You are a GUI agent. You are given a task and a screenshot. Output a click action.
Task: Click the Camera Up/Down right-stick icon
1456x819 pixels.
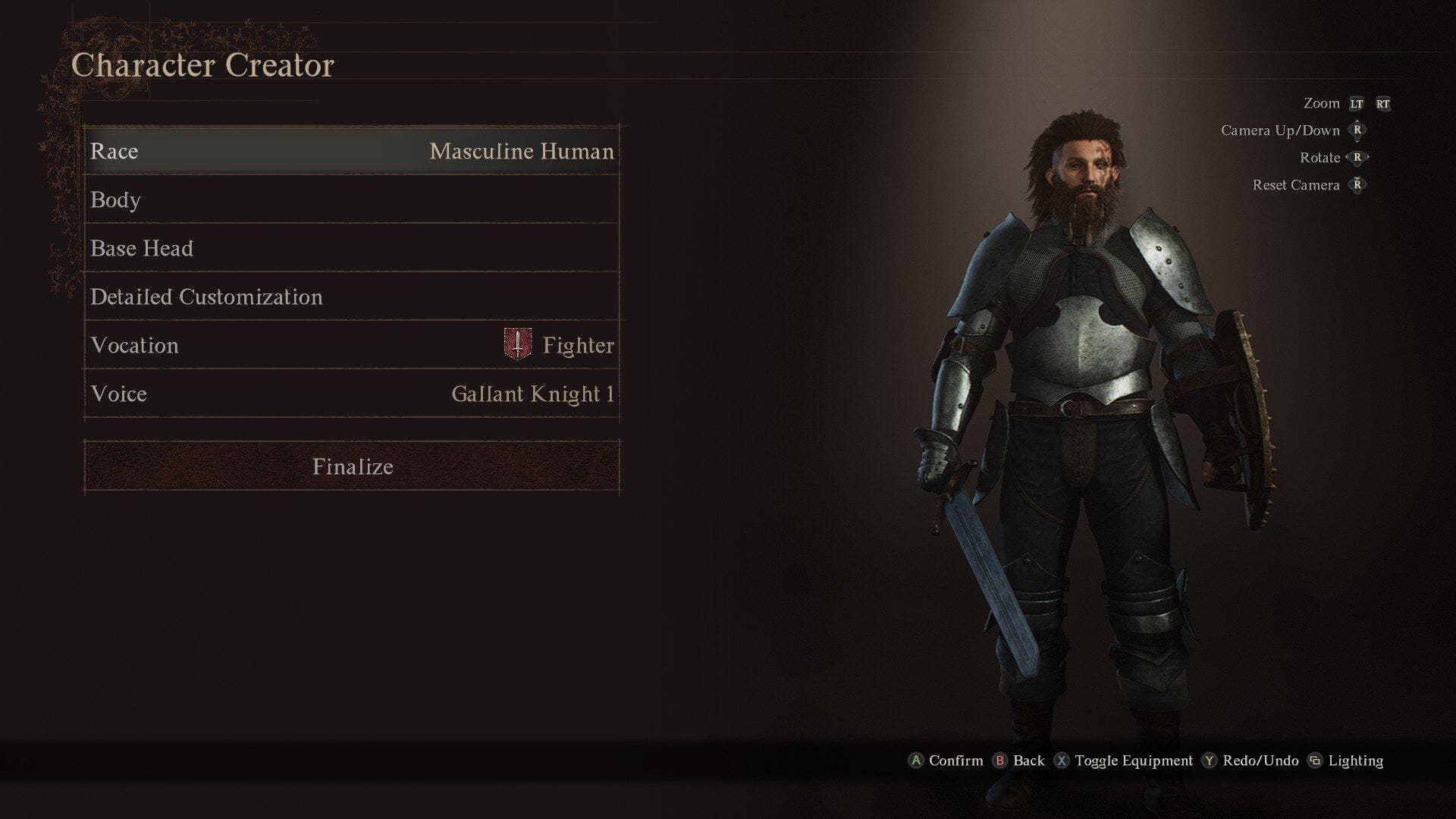click(1357, 130)
